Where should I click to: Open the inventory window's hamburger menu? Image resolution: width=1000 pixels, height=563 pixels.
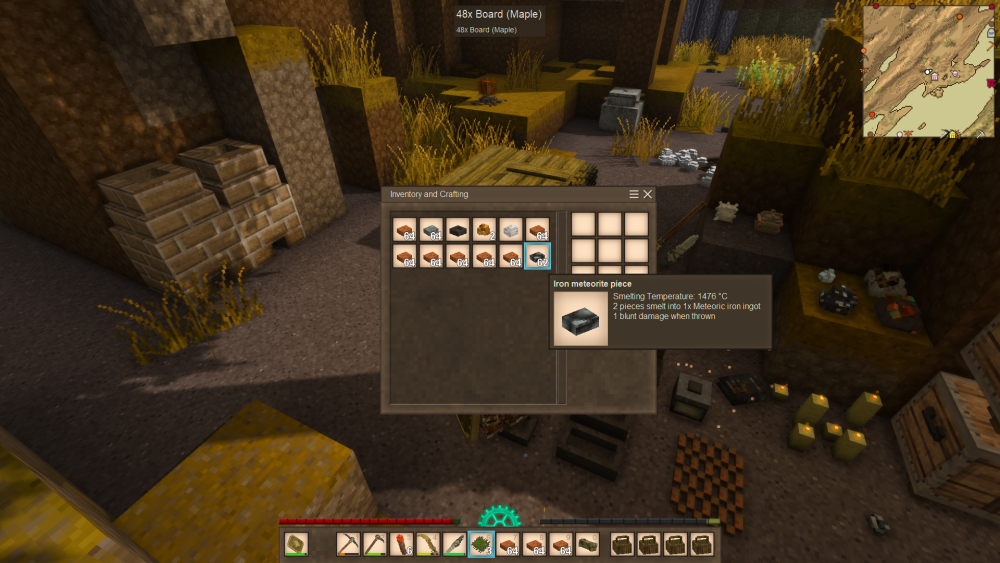click(x=634, y=194)
